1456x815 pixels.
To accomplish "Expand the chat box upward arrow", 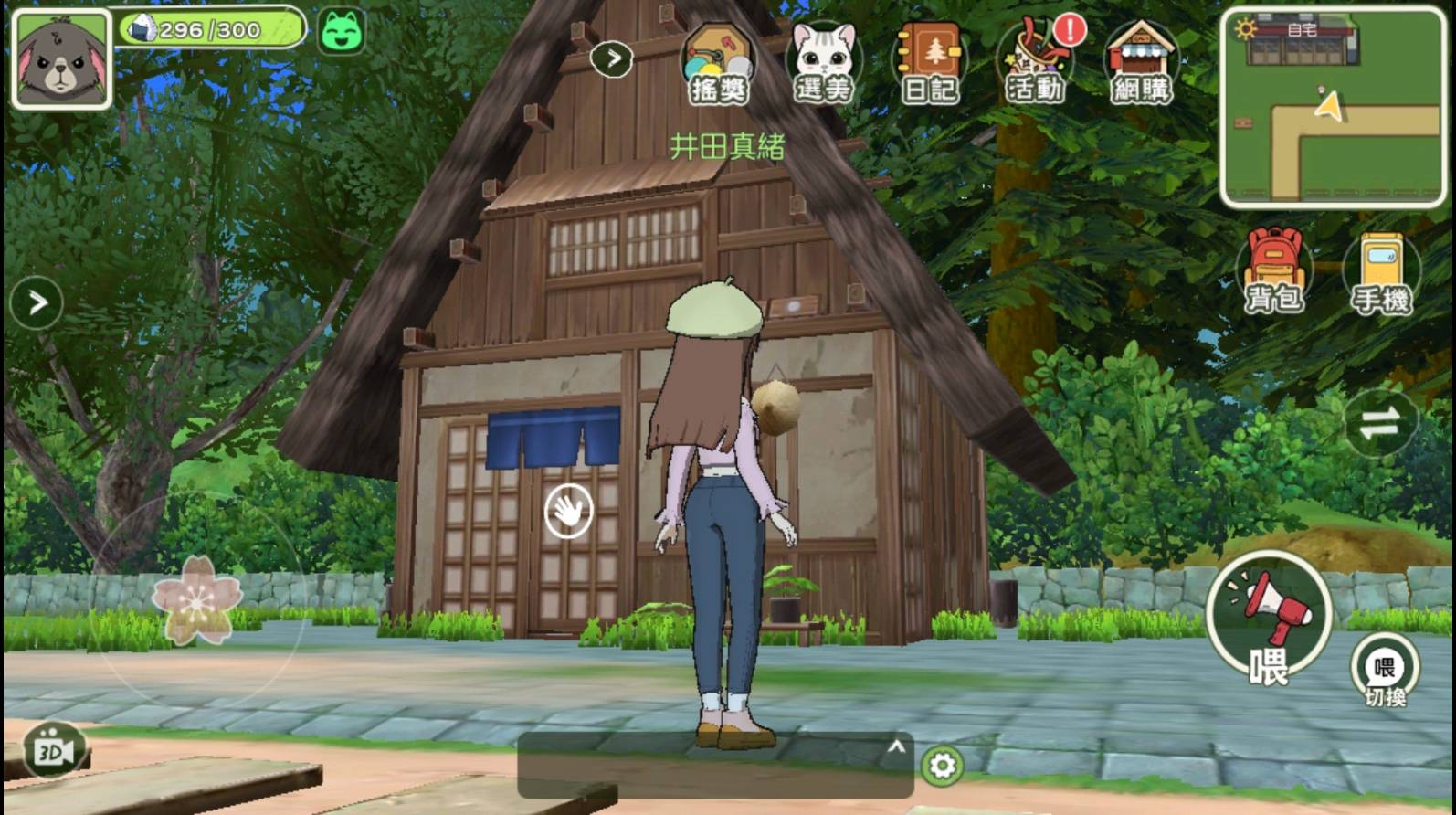I will coord(896,747).
